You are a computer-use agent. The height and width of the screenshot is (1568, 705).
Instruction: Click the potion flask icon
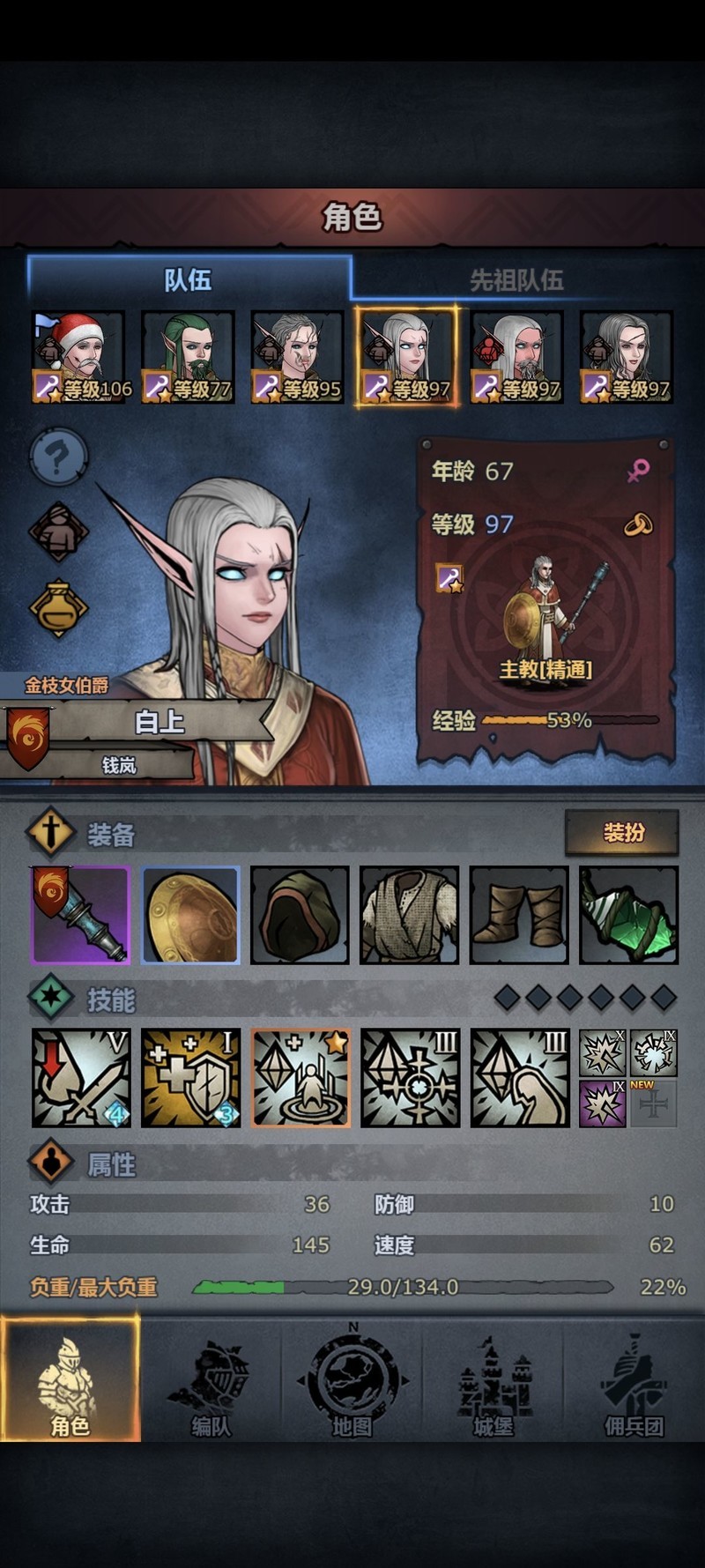pos(58,607)
